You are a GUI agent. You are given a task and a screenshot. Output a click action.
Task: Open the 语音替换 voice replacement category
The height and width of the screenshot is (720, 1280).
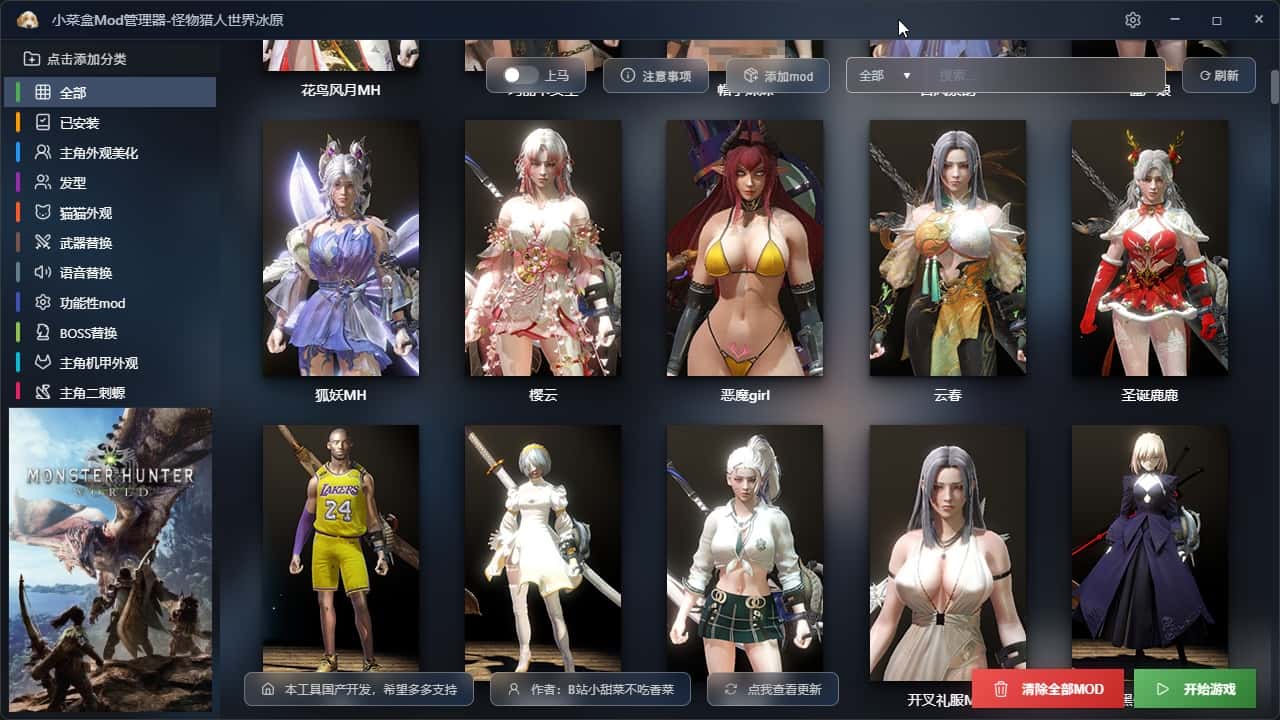point(86,273)
